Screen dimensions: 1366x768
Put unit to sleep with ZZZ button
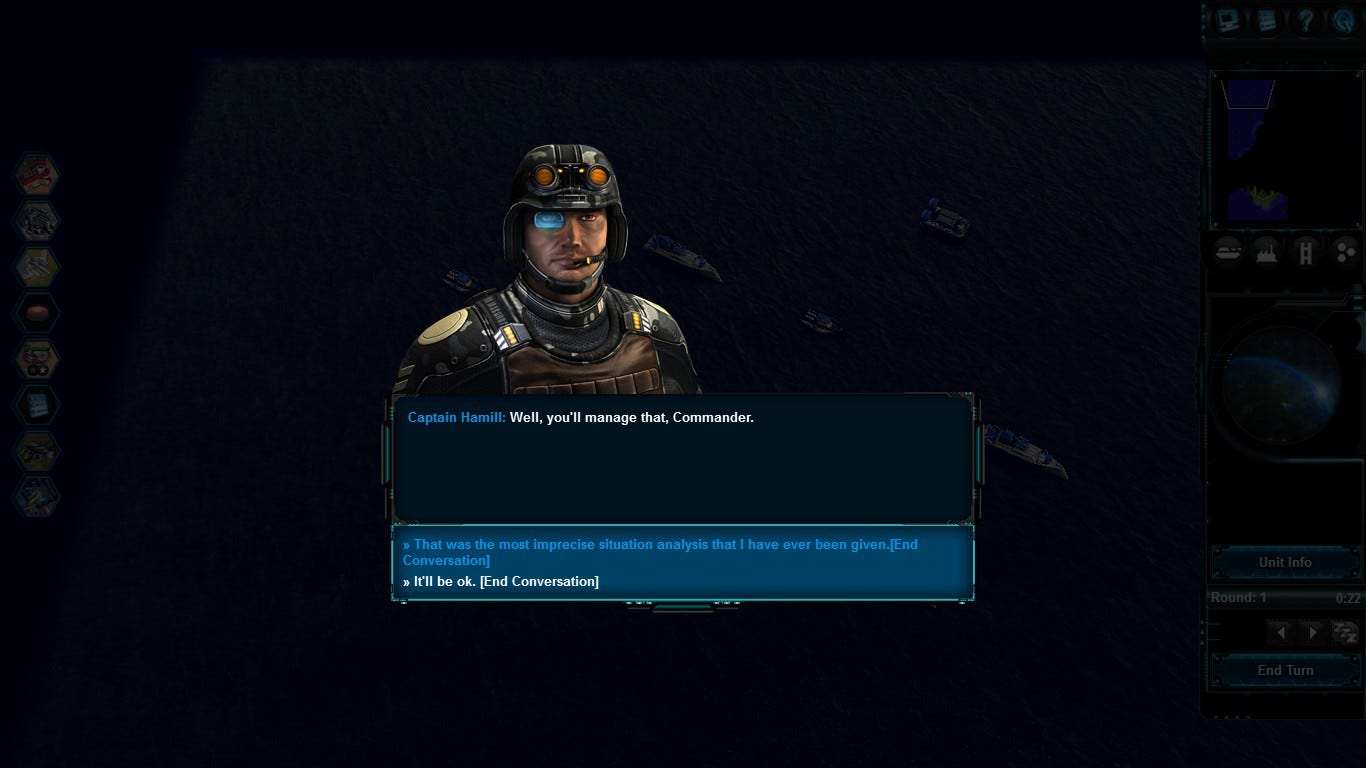click(x=1345, y=632)
